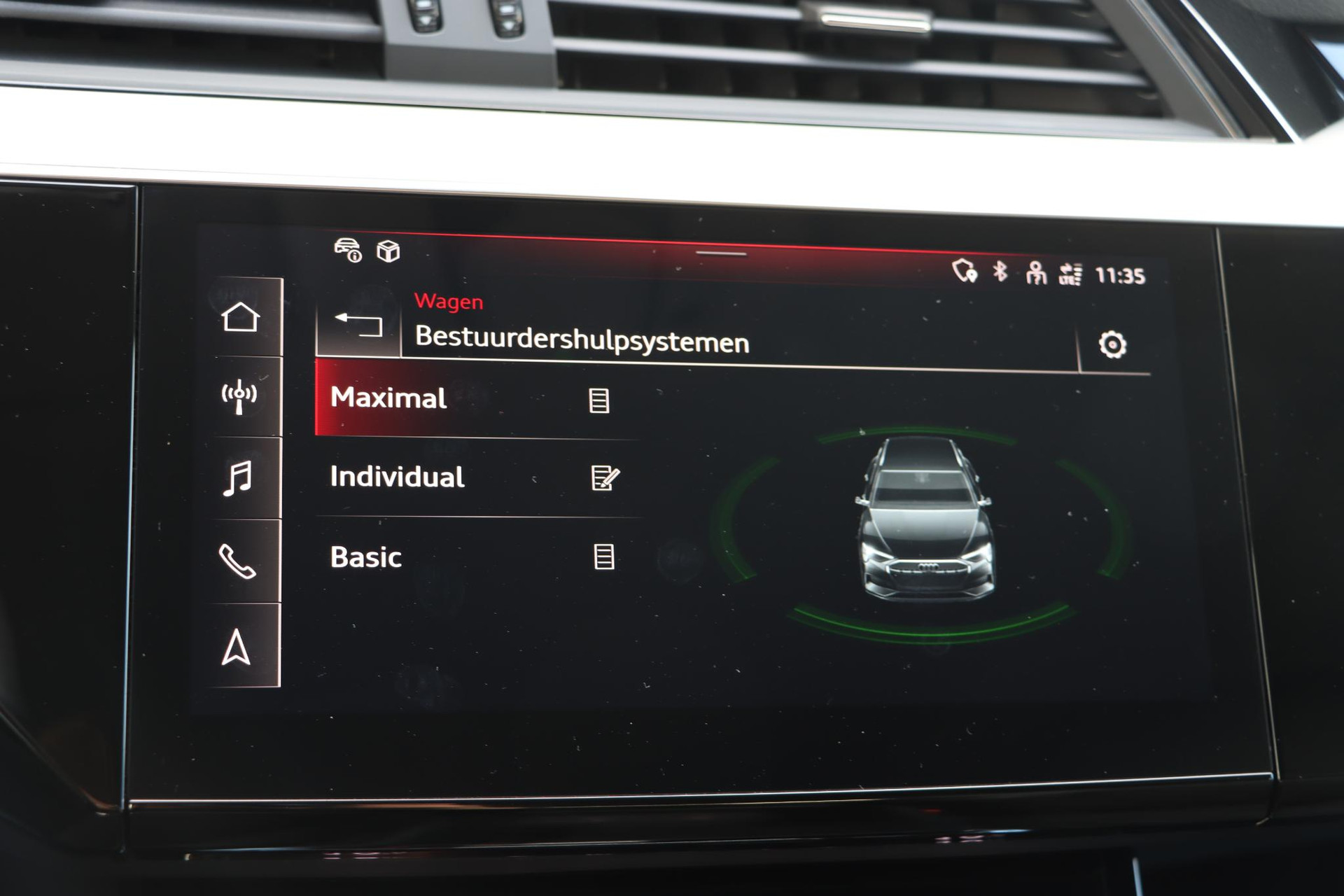Go back with the return arrow button
The height and width of the screenshot is (896, 1344).
point(358,325)
